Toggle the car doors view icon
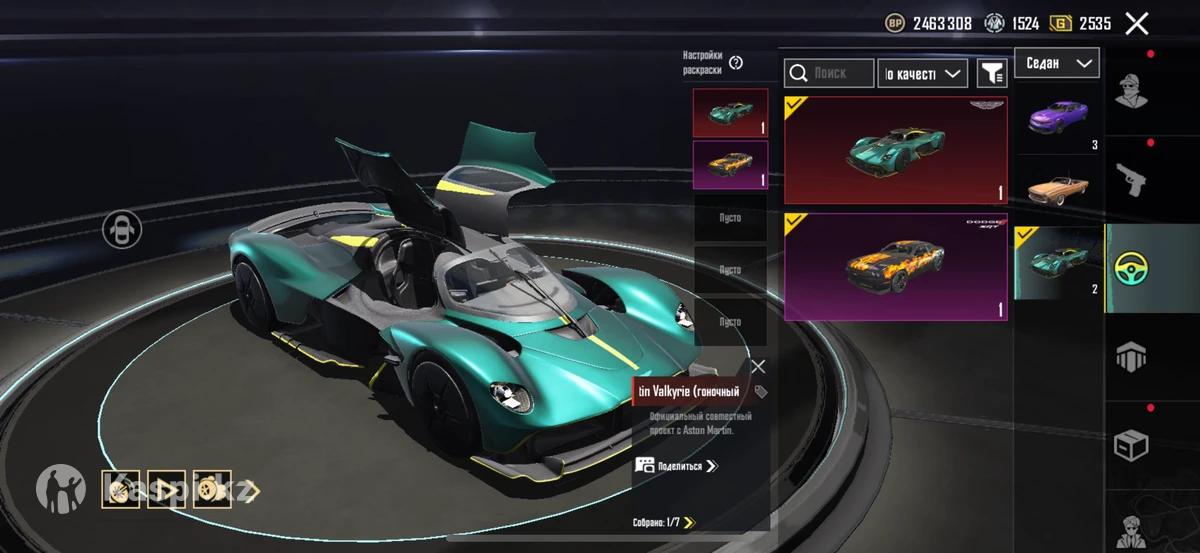The width and height of the screenshot is (1200, 553). [121, 229]
